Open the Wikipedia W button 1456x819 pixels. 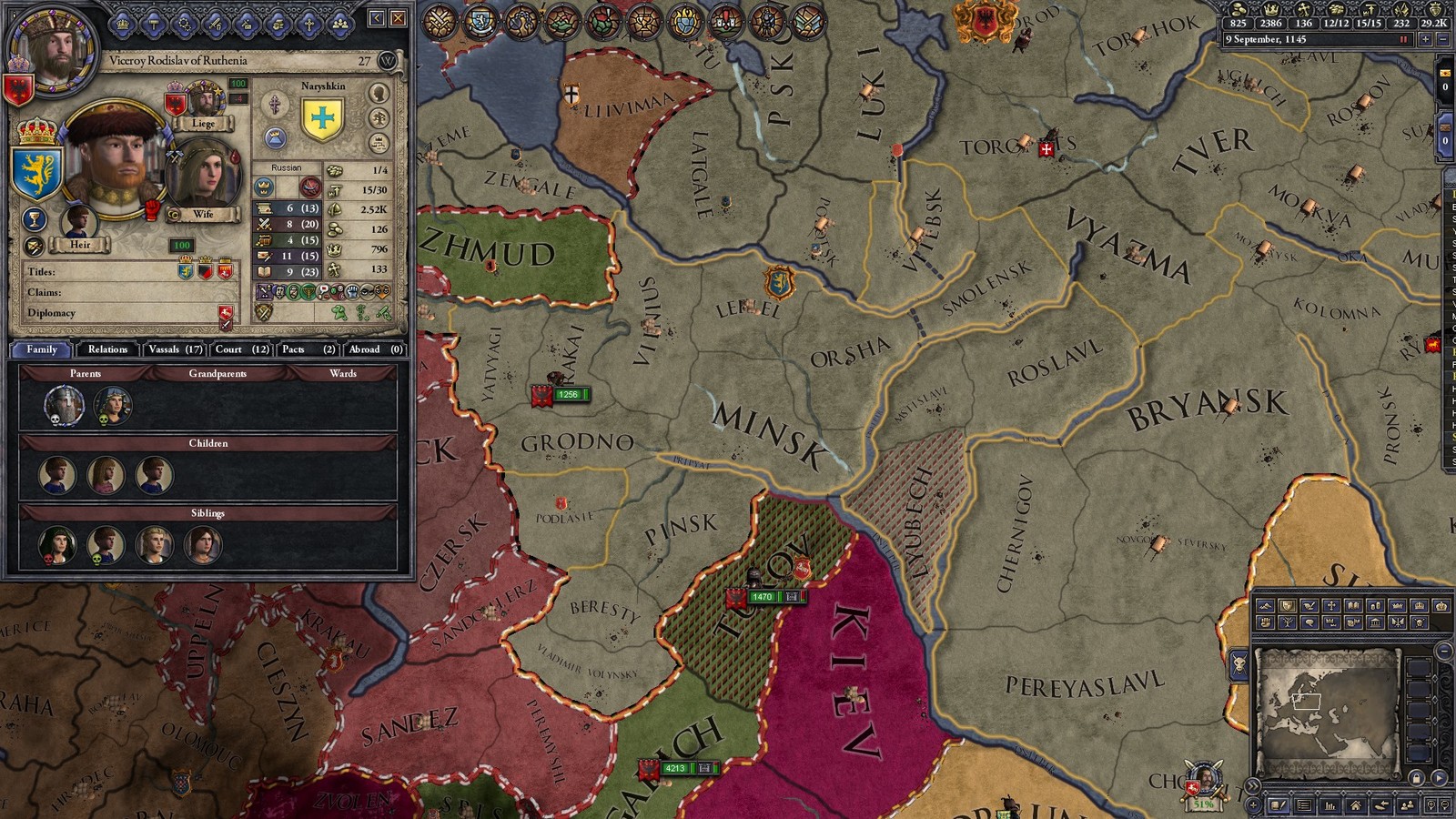(x=389, y=61)
